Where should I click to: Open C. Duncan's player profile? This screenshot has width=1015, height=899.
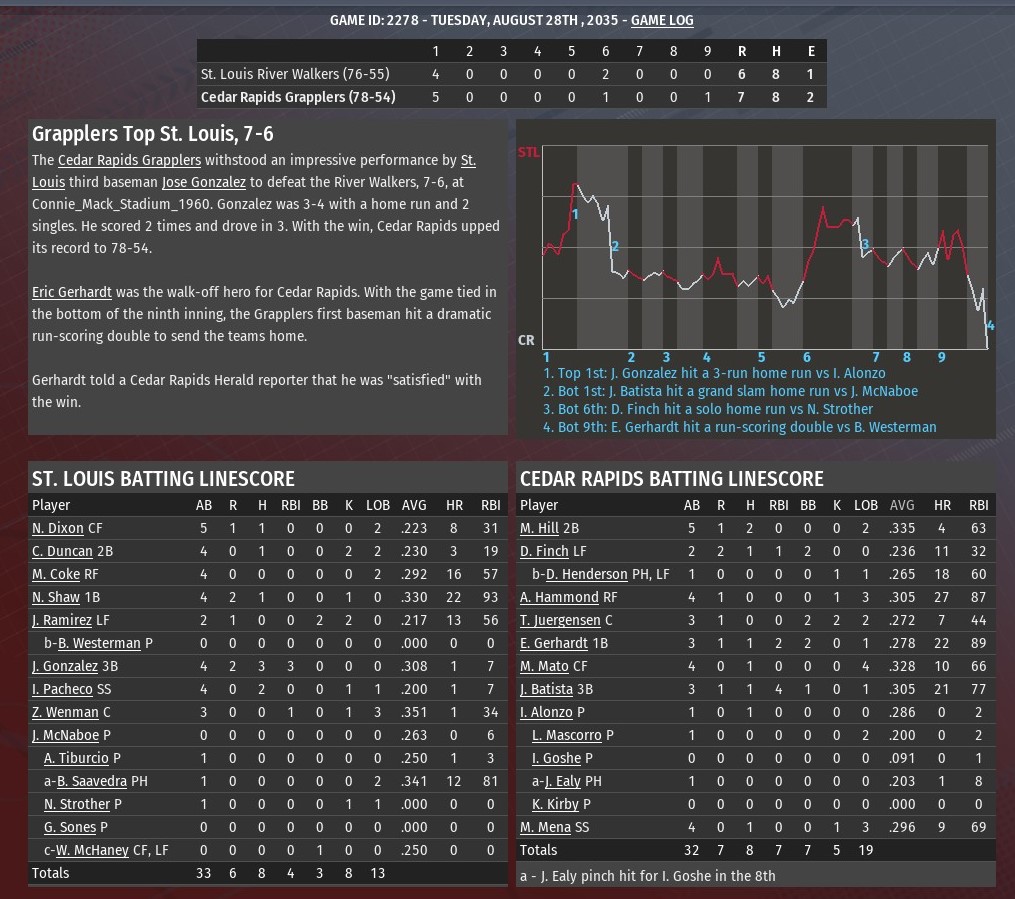point(62,551)
